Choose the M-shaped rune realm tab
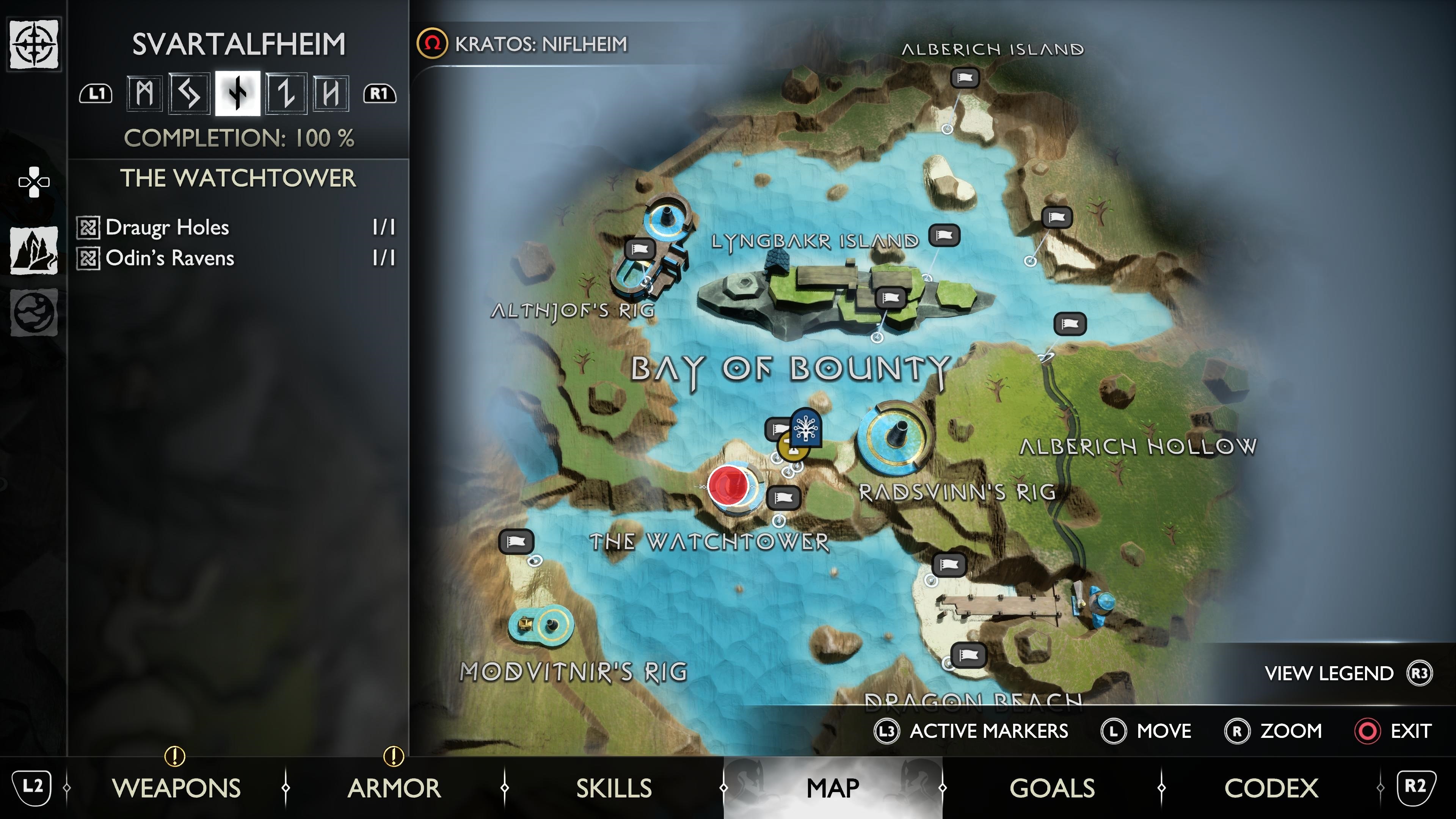 click(x=145, y=93)
